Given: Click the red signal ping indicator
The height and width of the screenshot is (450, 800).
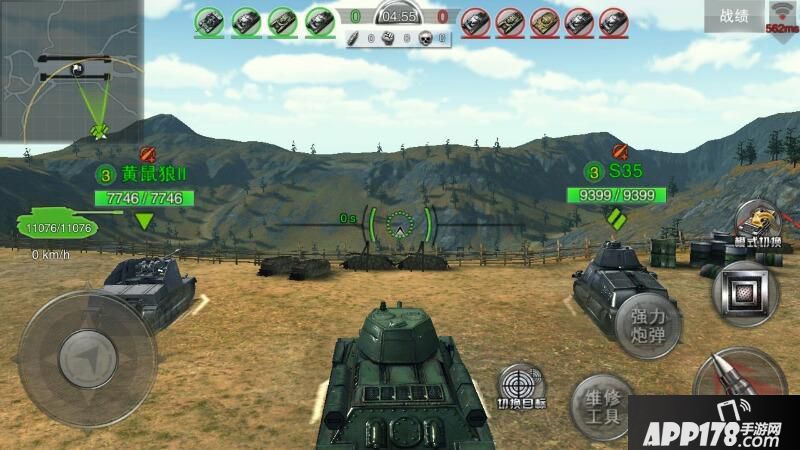Looking at the screenshot, I should (x=781, y=16).
